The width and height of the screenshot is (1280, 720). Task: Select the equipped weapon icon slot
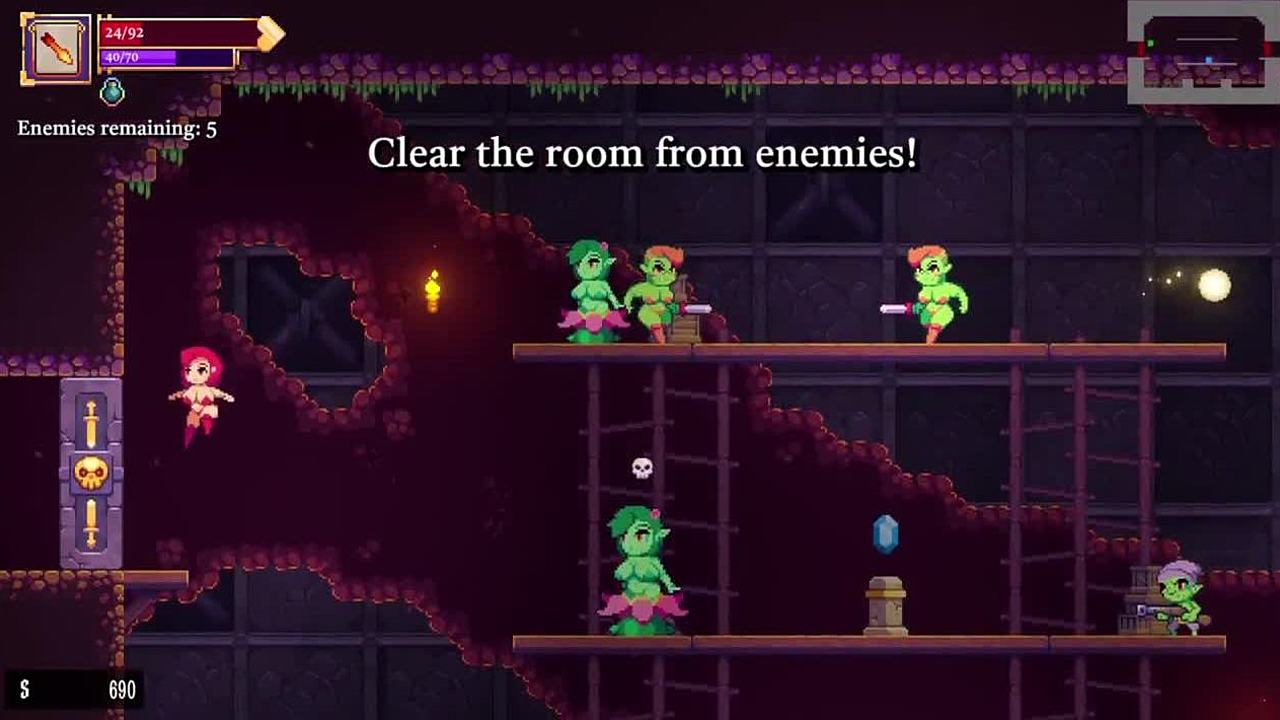pos(56,48)
